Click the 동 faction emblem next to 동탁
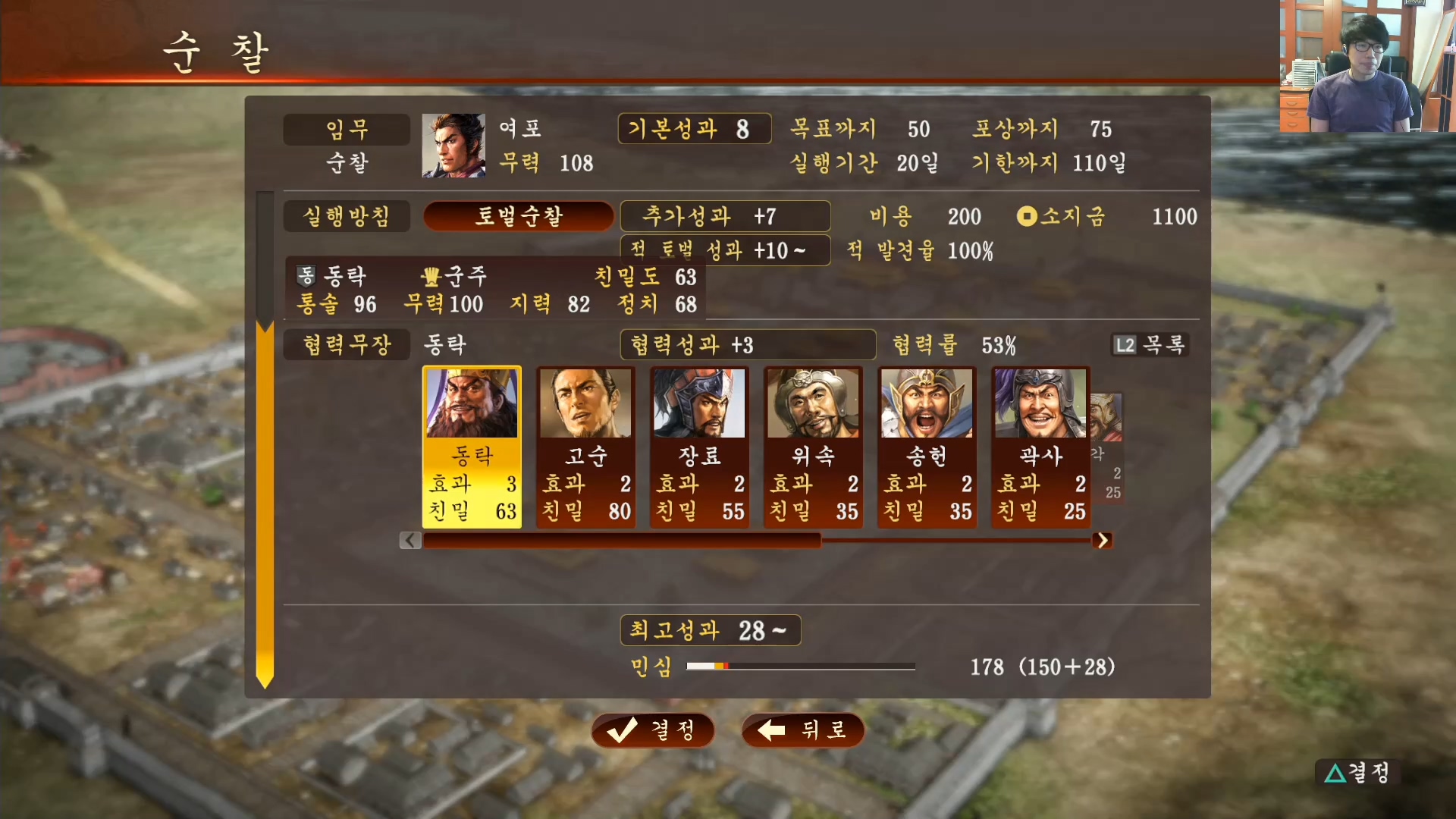 coord(306,278)
